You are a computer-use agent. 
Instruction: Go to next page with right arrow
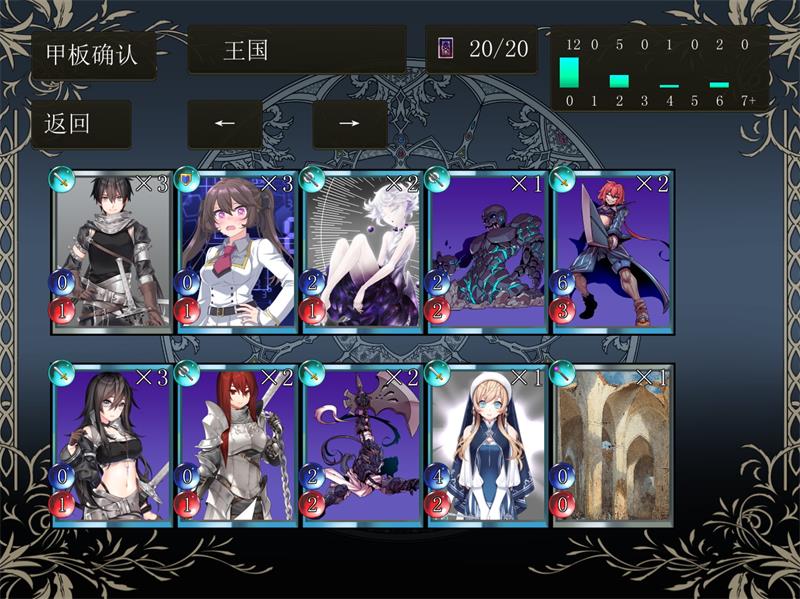coord(349,124)
